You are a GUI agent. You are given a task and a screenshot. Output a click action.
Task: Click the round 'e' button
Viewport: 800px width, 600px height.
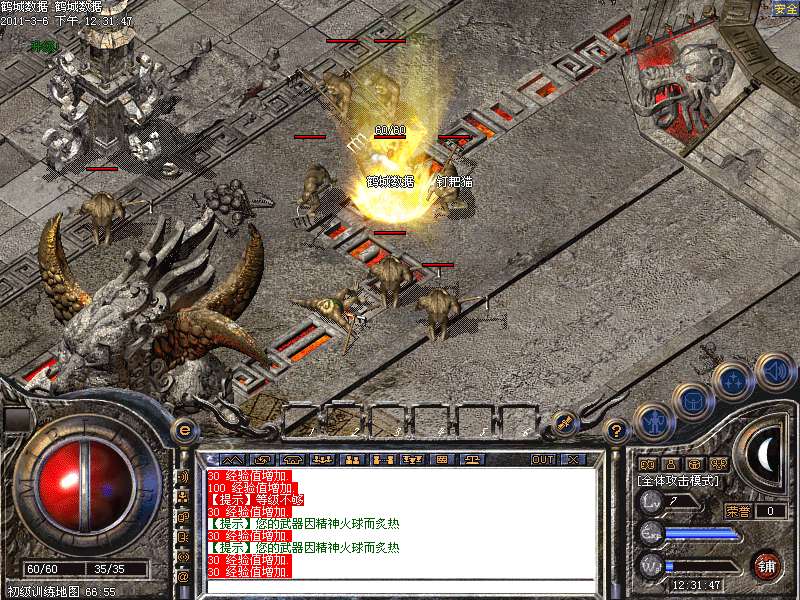tap(184, 429)
